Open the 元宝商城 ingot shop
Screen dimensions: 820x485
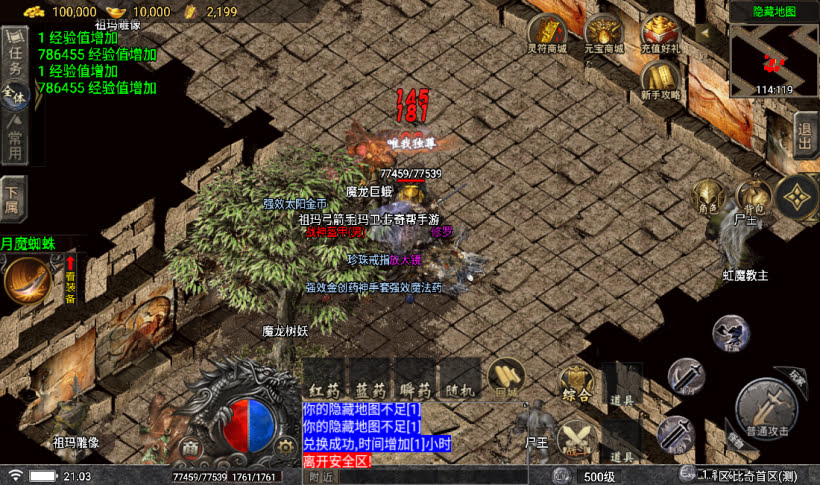[604, 36]
